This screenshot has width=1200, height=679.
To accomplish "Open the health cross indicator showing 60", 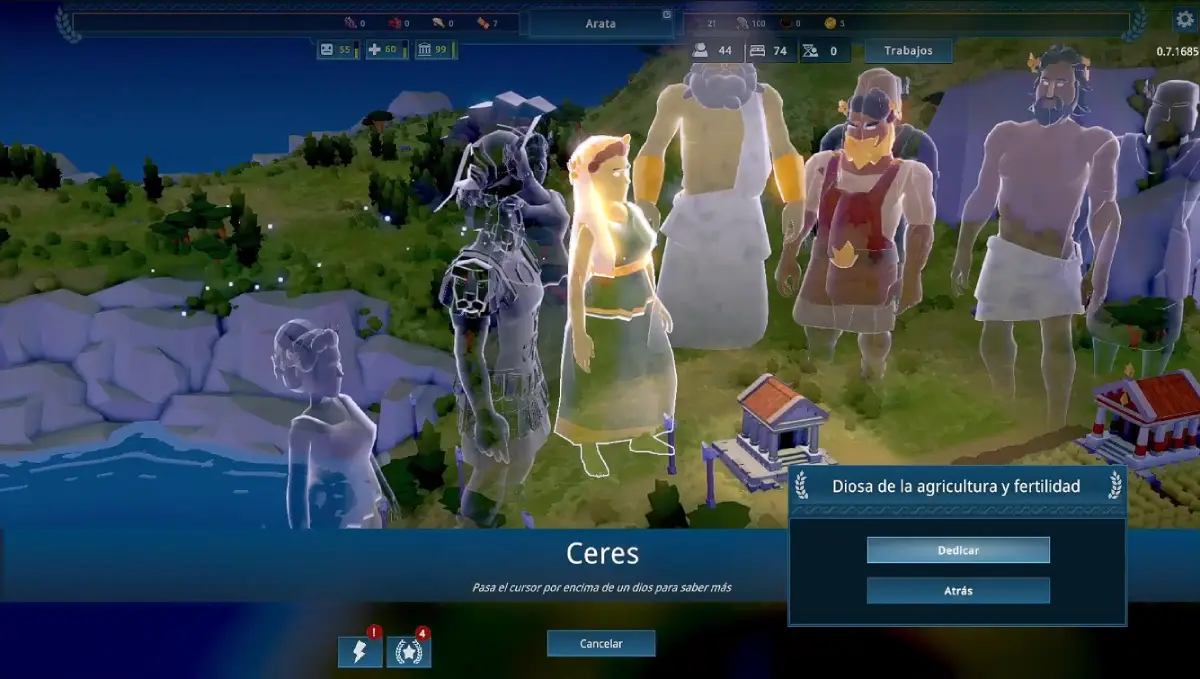I will click(x=386, y=49).
